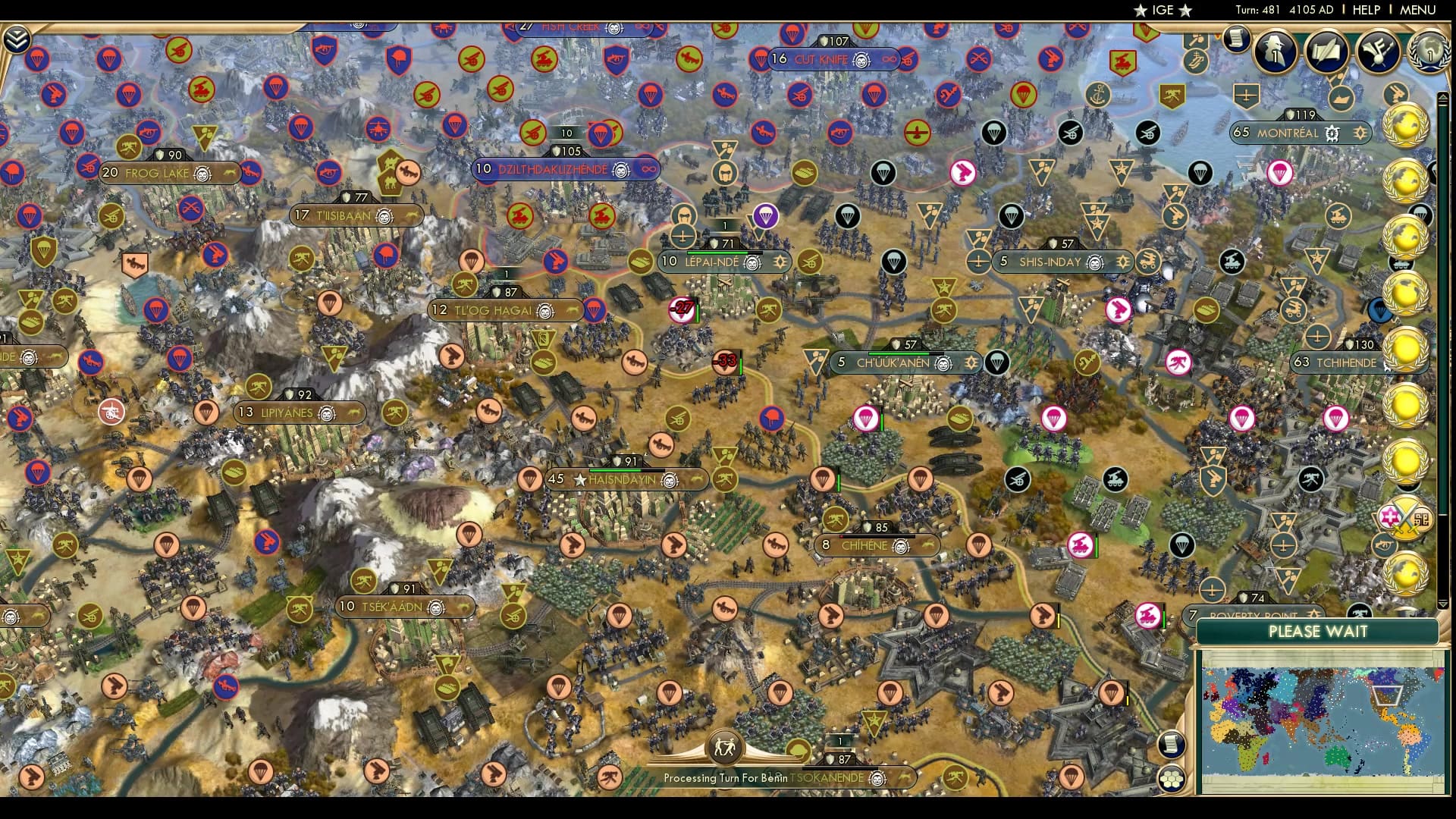Open the notification scroll above the minimap buttons
Screen dimensions: 1456x819
coord(1172,743)
